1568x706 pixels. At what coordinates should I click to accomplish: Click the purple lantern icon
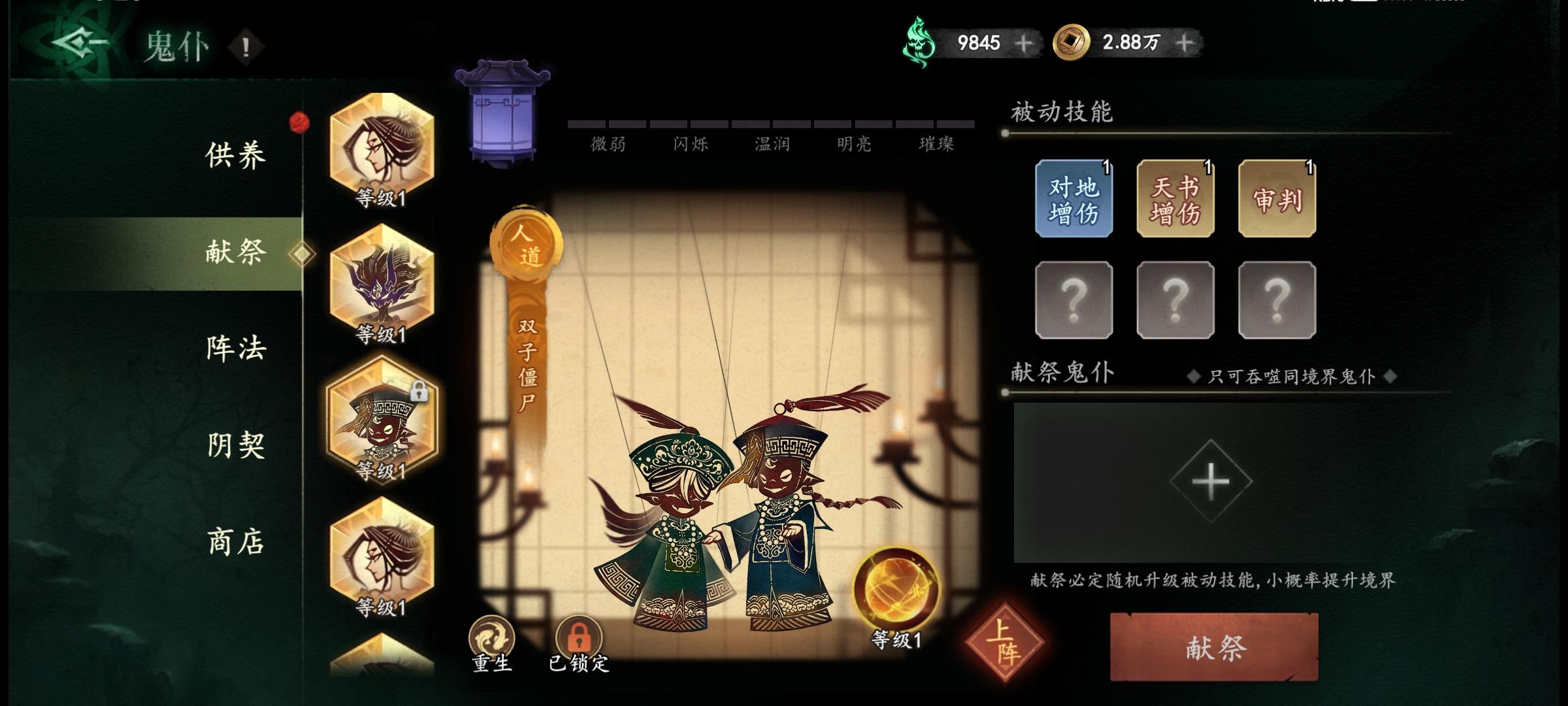[x=501, y=111]
